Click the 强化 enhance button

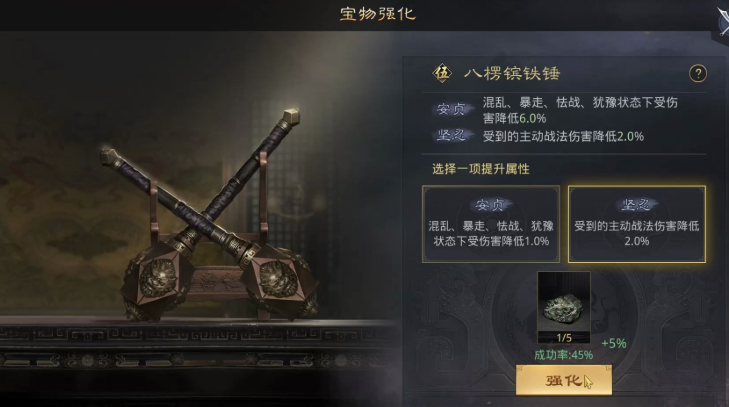point(563,380)
